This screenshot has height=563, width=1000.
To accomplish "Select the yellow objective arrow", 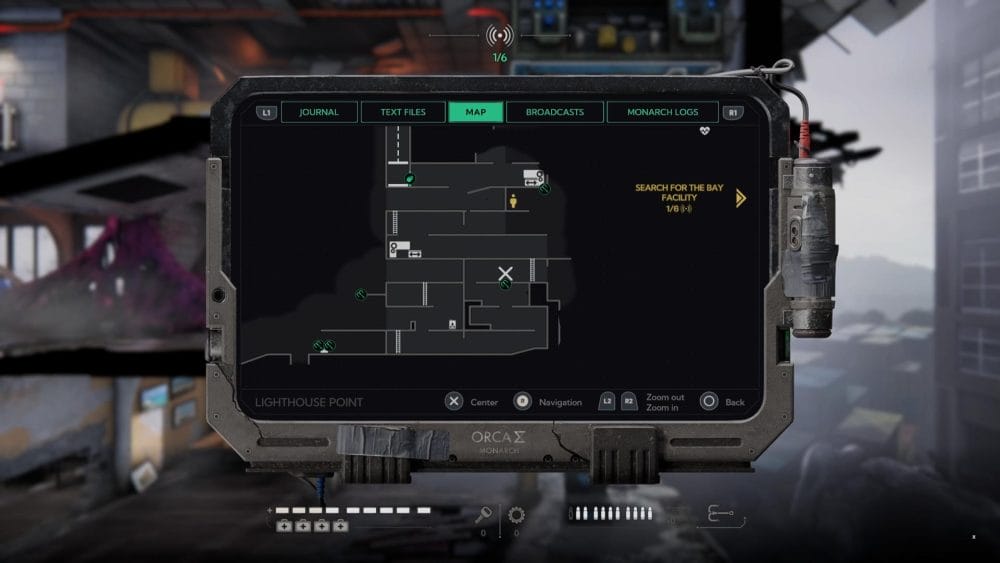I will coord(740,198).
